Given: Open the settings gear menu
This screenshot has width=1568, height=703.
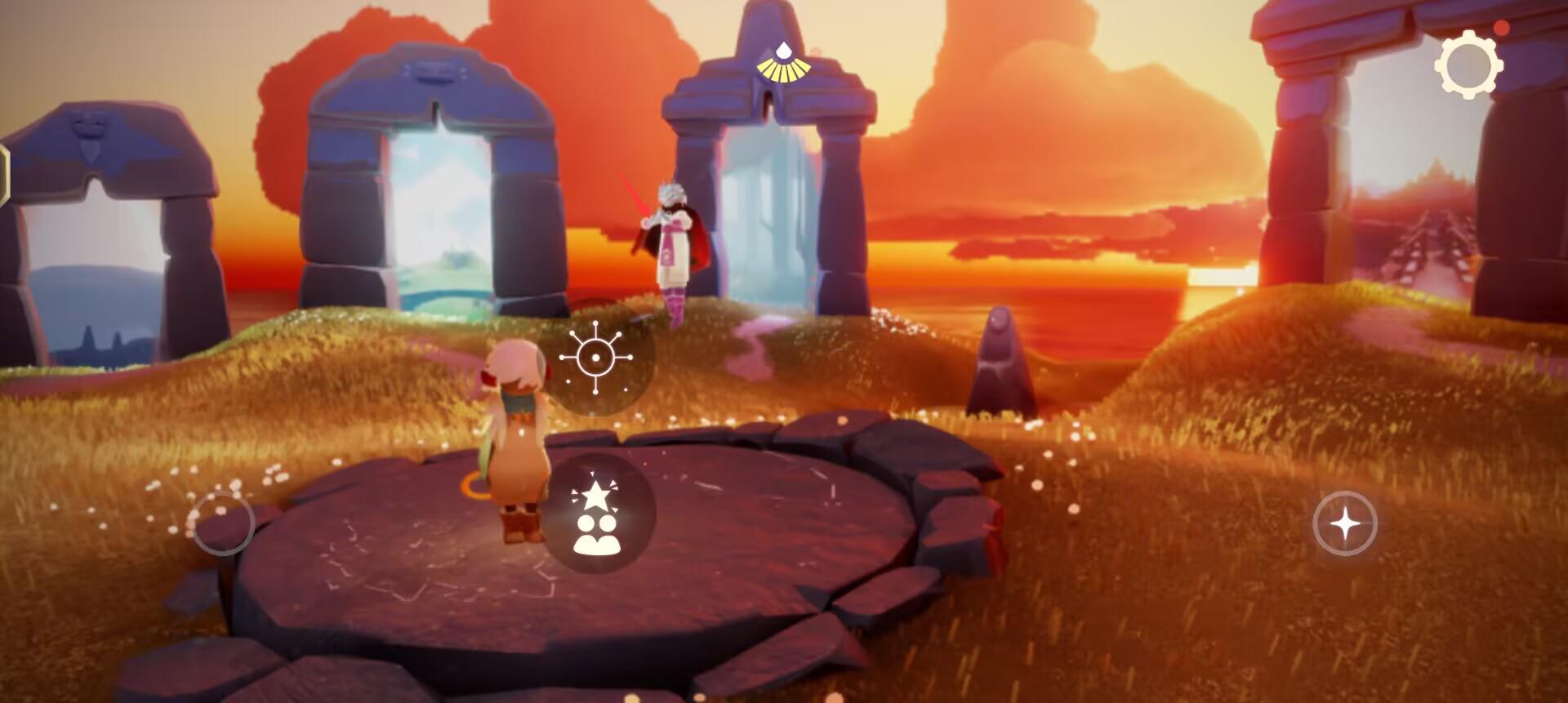Looking at the screenshot, I should coord(1468,65).
